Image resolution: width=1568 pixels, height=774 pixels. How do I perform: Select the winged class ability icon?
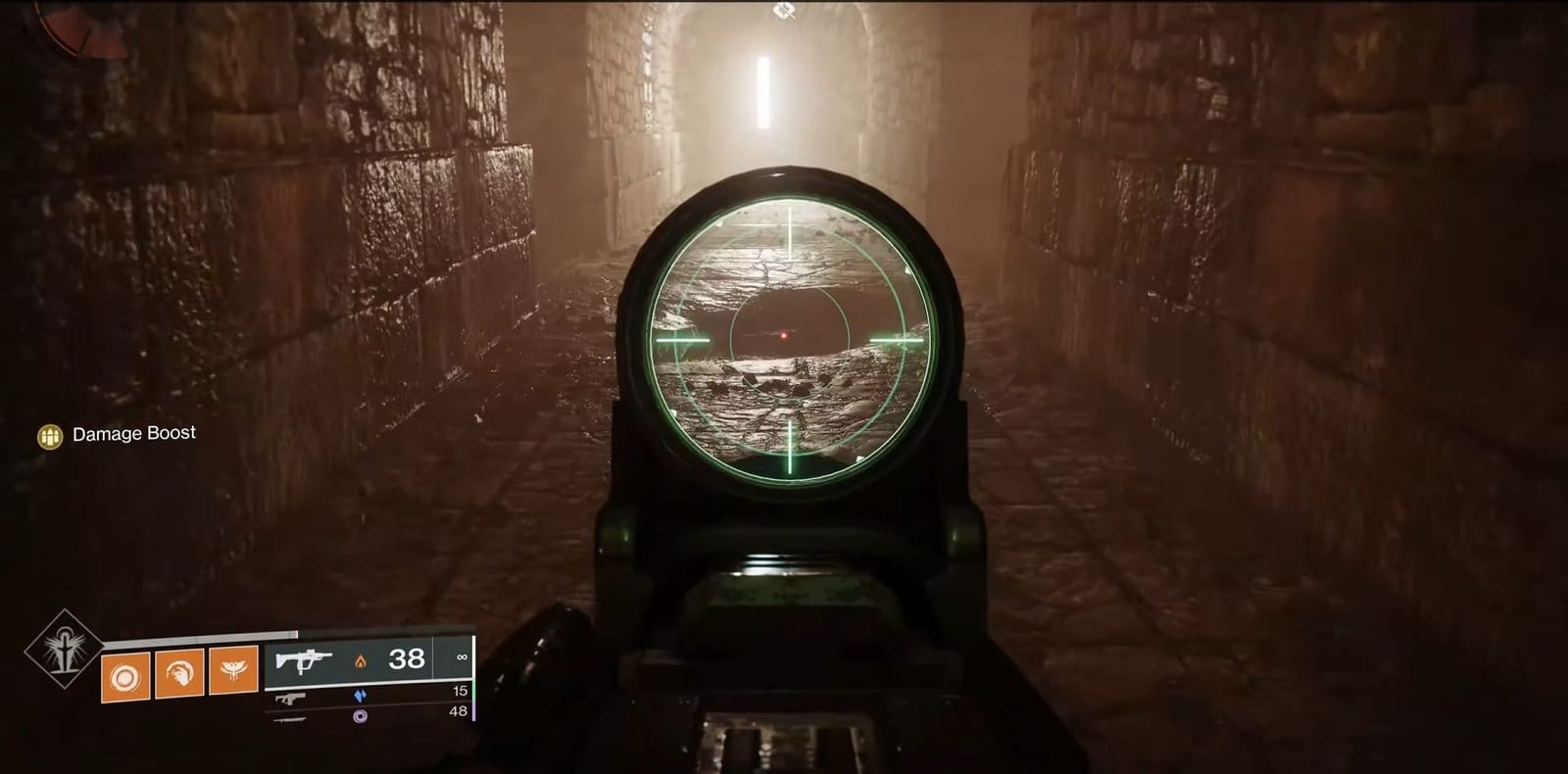point(234,669)
